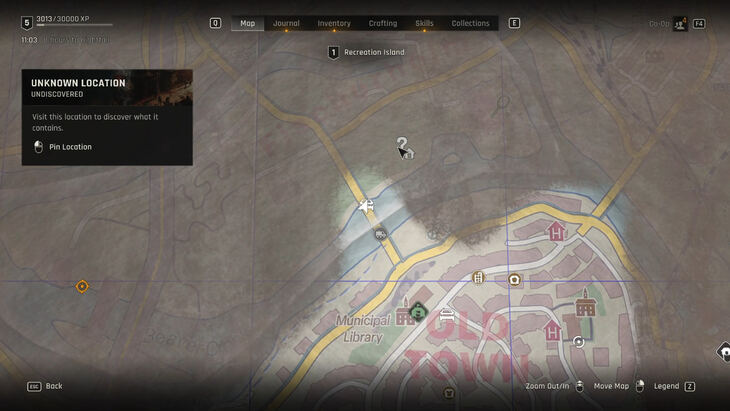Select the green safe zone marker by the library
This screenshot has width=730, height=411.
coord(419,311)
